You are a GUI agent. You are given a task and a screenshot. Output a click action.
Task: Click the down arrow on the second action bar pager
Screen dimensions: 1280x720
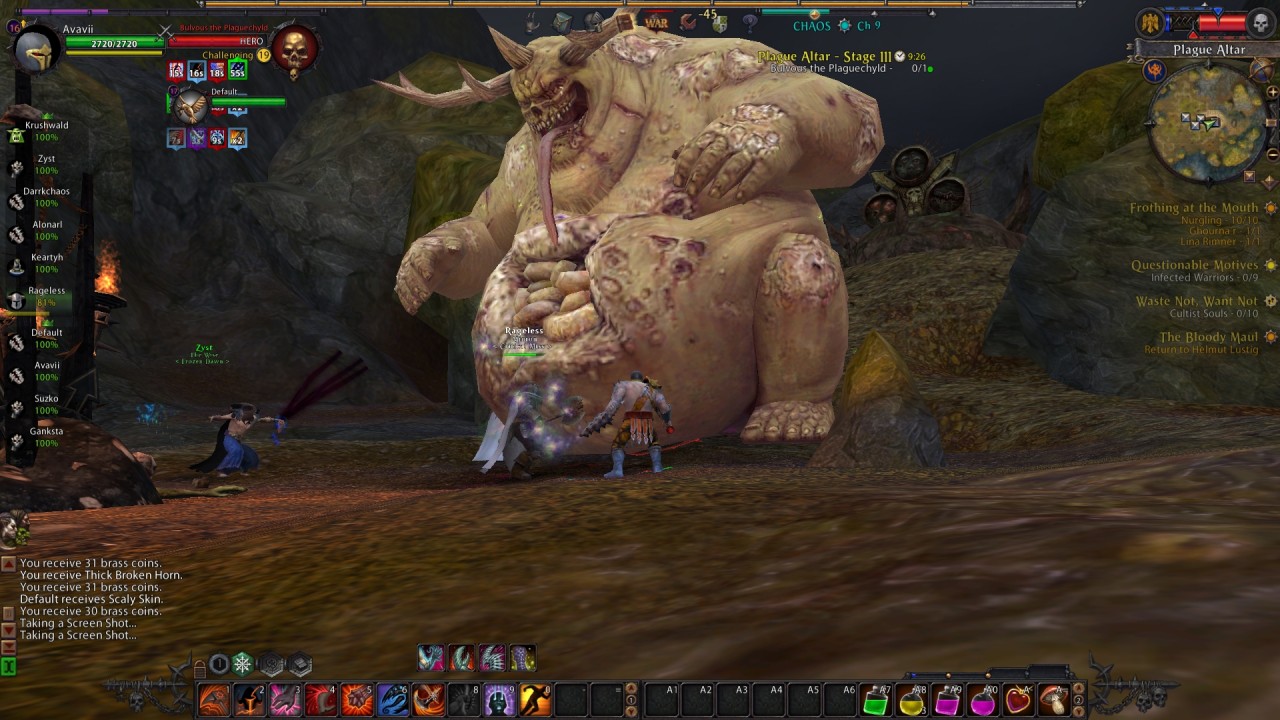pyautogui.click(x=1079, y=711)
